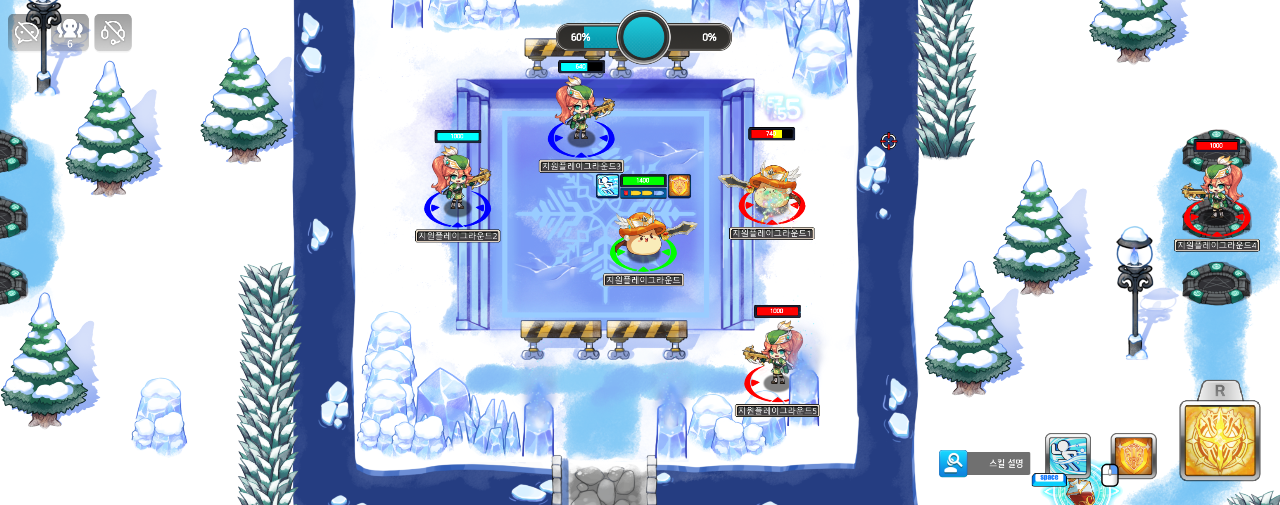Use the orange shield skill
Screen dimensions: 1280x505
(1133, 456)
